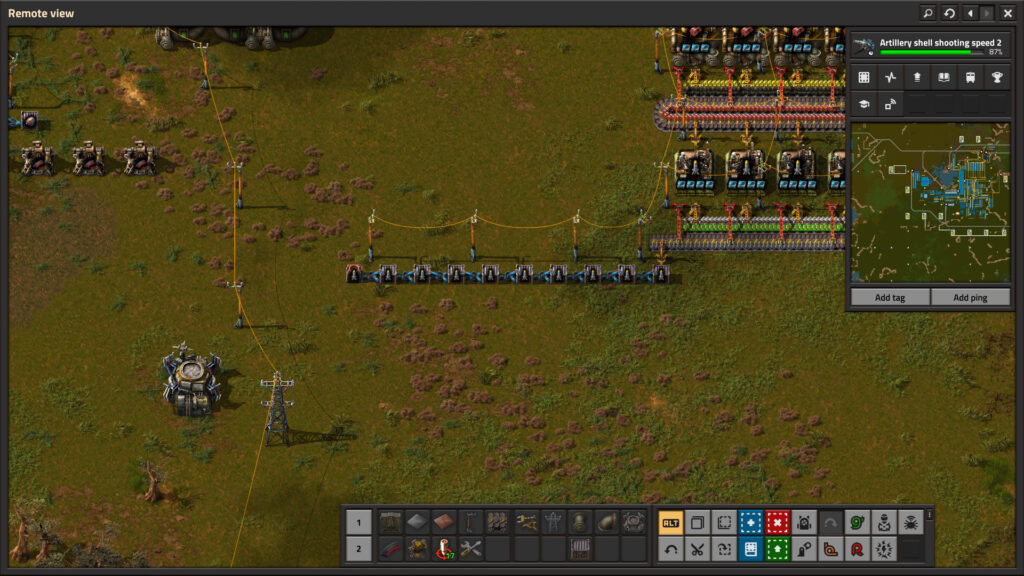Open the trains overview icon
Viewport: 1024px width, 576px height.
pyautogui.click(x=970, y=77)
